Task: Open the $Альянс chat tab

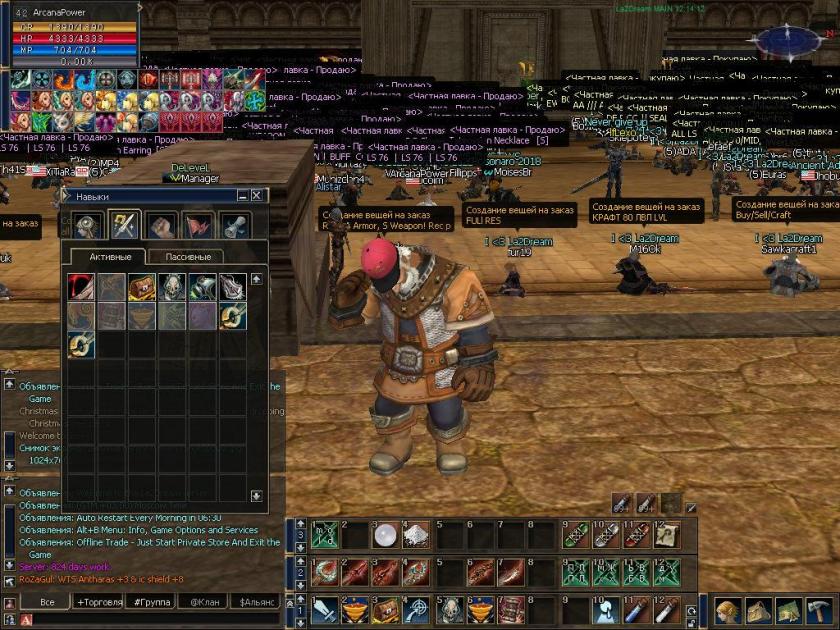Action: coord(255,602)
